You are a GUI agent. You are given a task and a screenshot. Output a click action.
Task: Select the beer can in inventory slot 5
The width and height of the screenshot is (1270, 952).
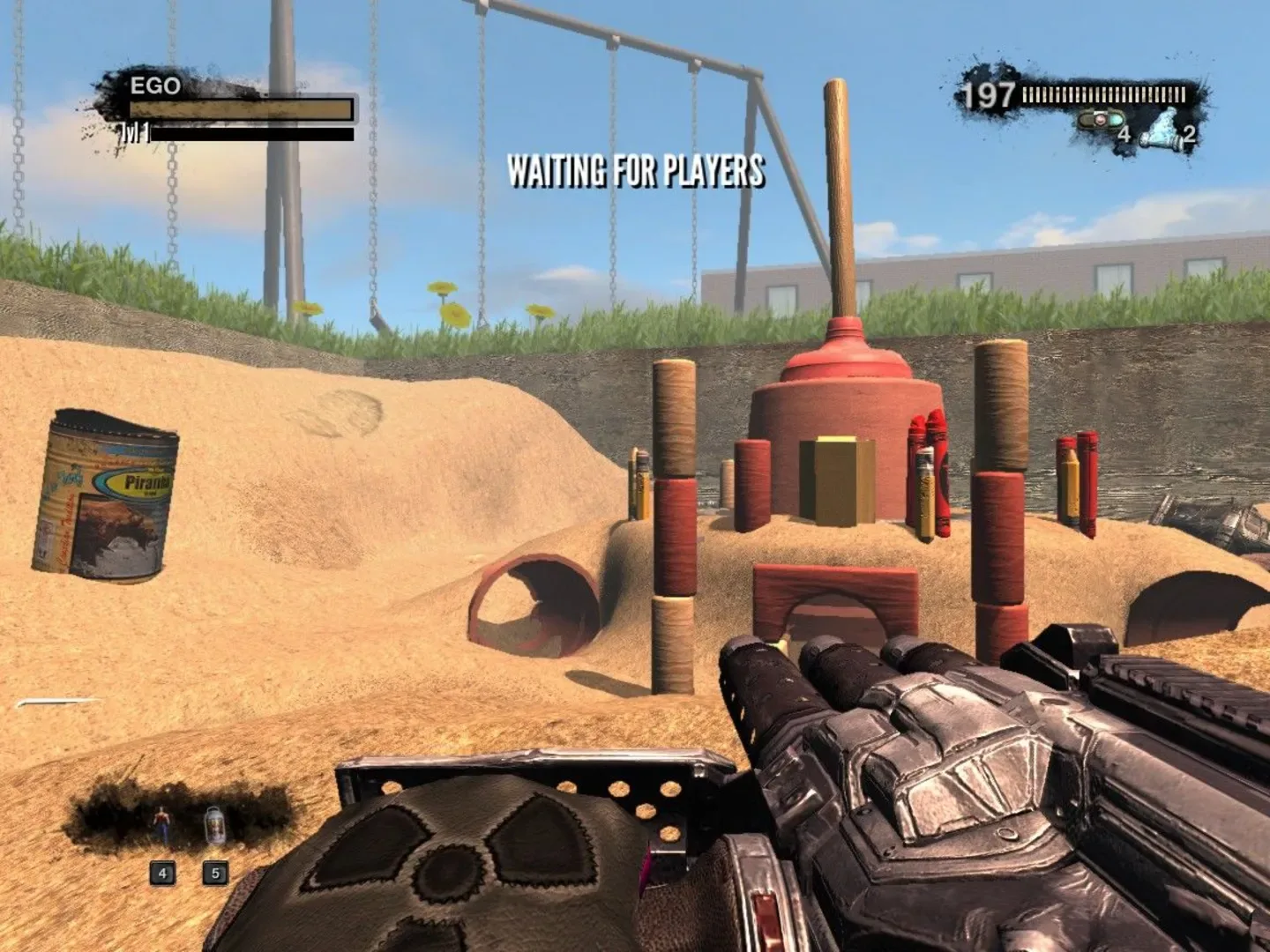coord(214,825)
